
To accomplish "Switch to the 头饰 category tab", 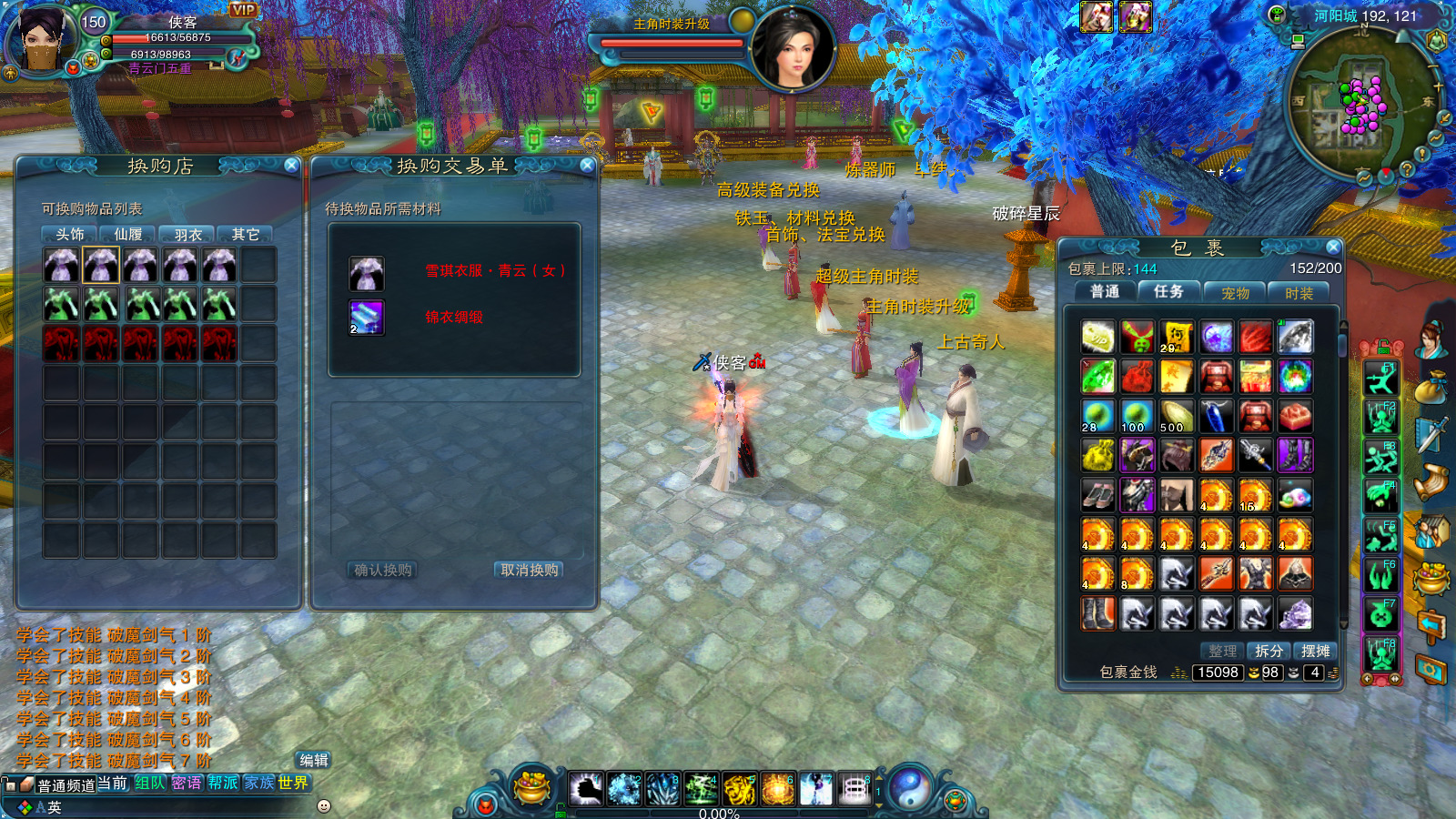I will [70, 235].
